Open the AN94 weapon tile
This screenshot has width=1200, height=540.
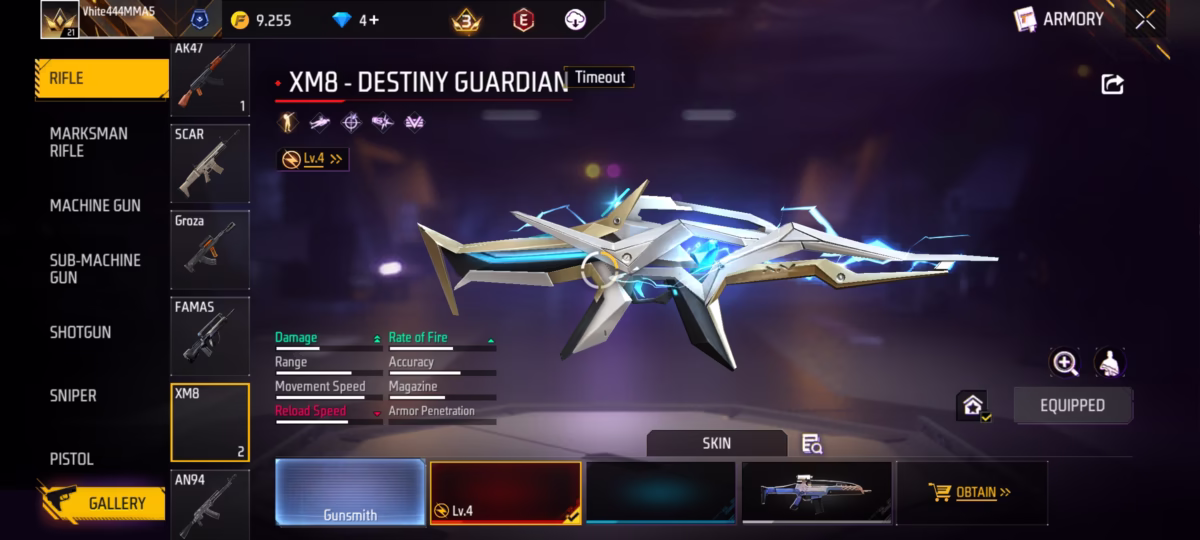point(210,504)
